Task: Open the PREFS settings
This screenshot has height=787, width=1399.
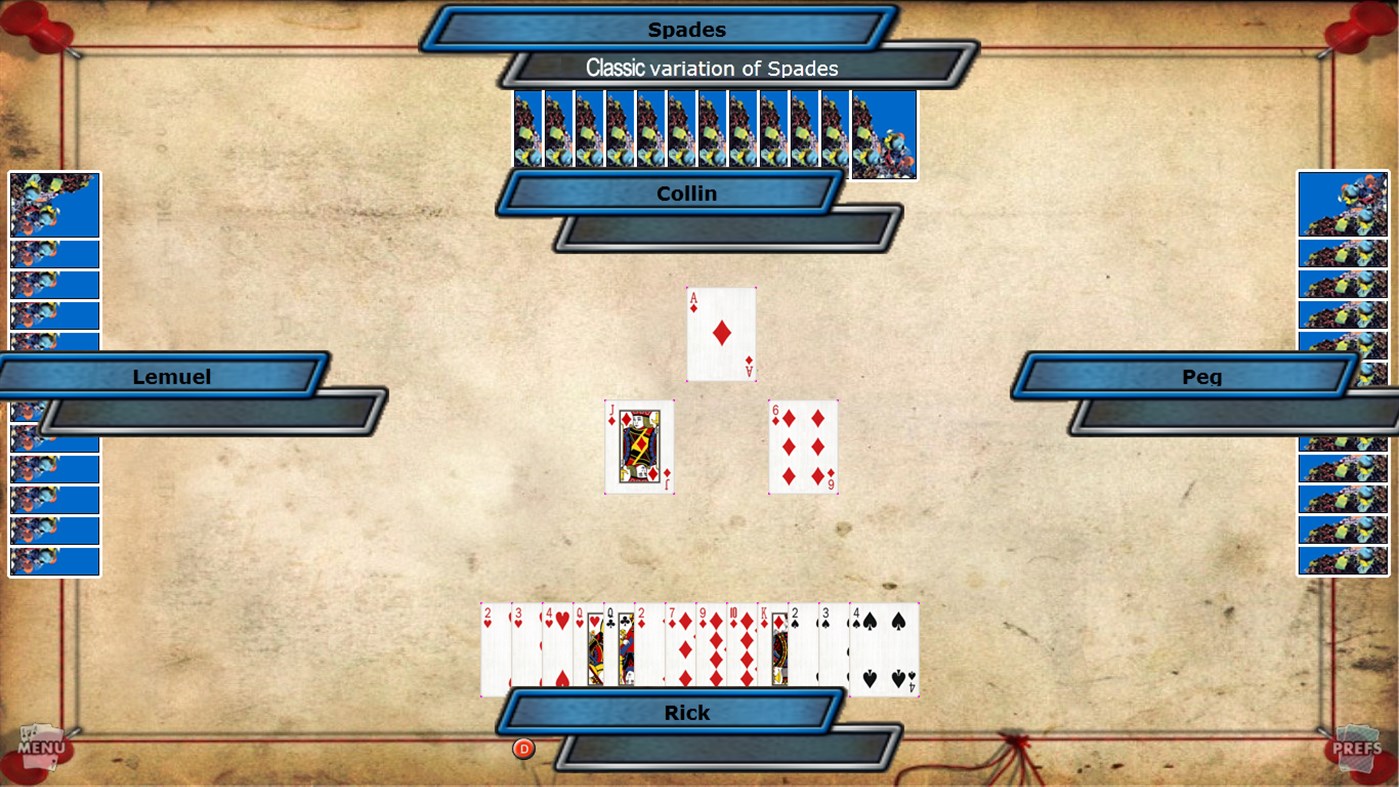Action: pos(1360,748)
